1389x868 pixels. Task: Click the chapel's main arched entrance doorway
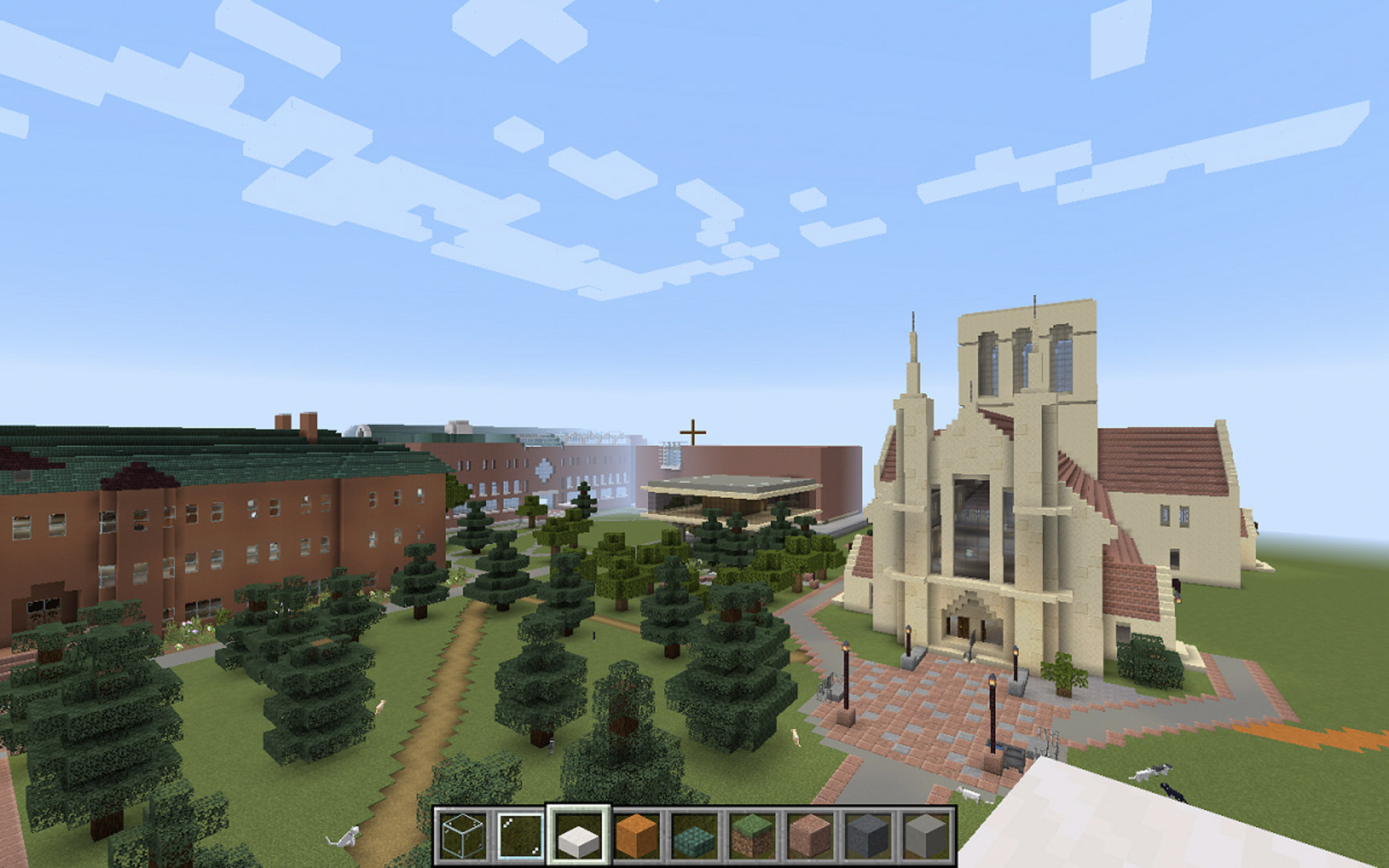tap(963, 628)
